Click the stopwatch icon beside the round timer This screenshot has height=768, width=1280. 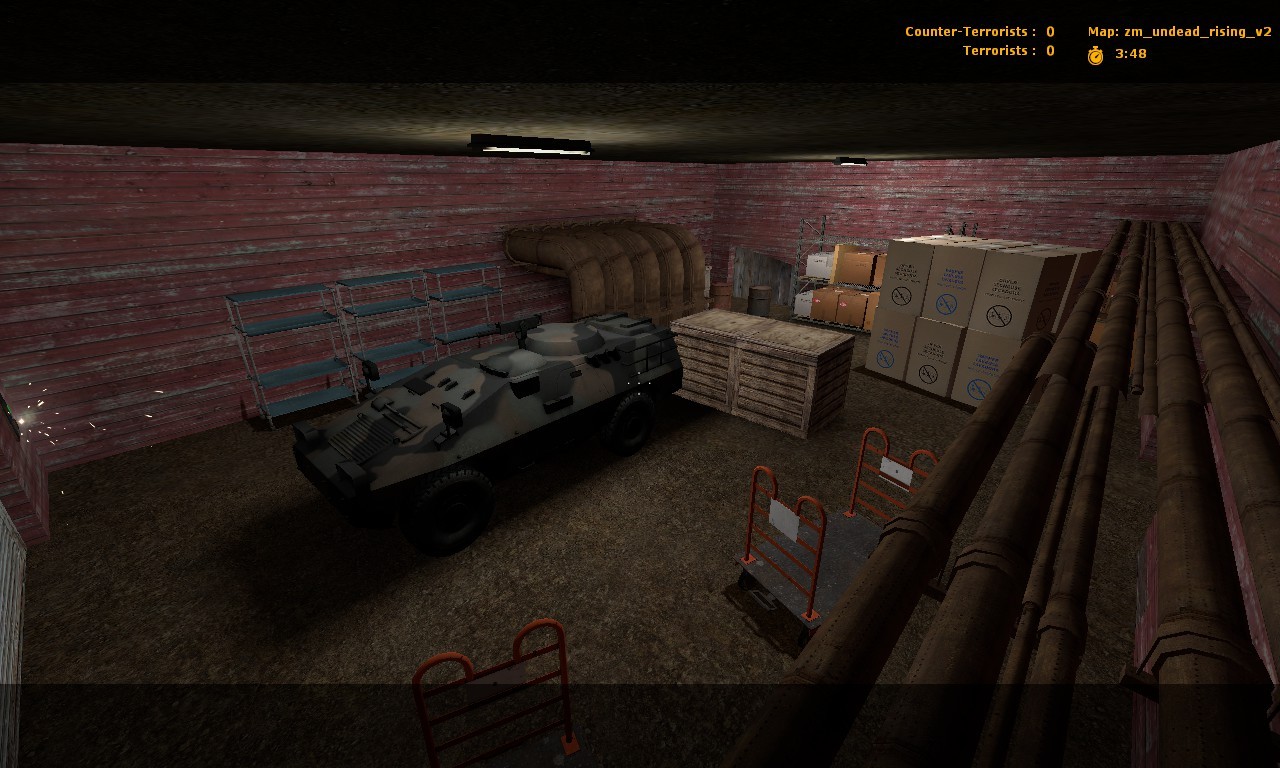[1097, 56]
